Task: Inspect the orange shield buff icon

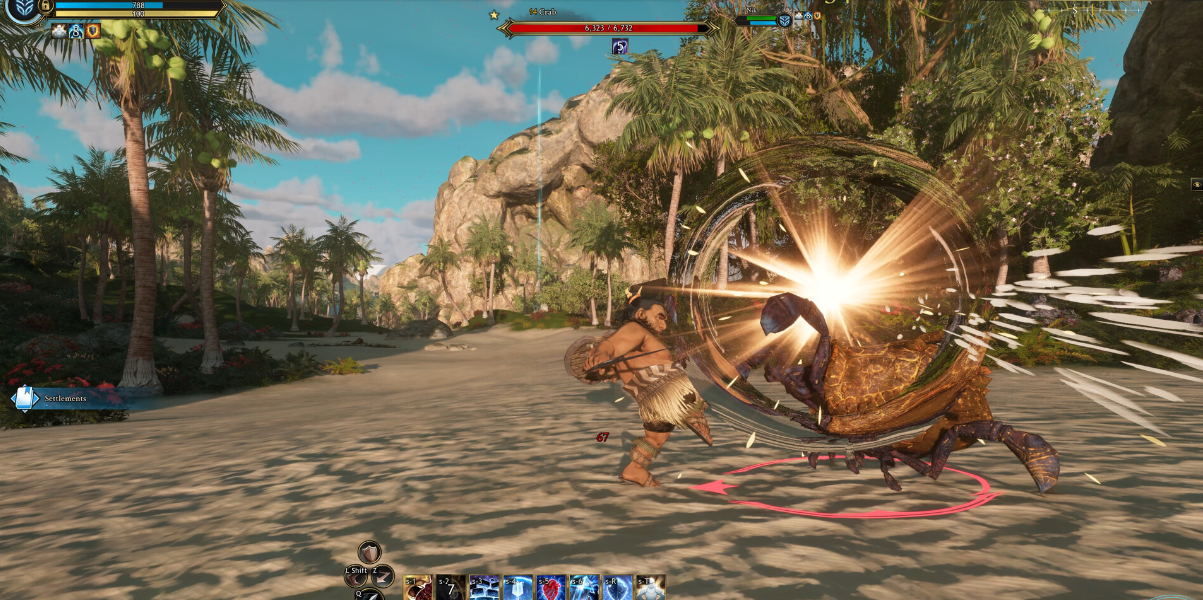Action: (x=93, y=31)
